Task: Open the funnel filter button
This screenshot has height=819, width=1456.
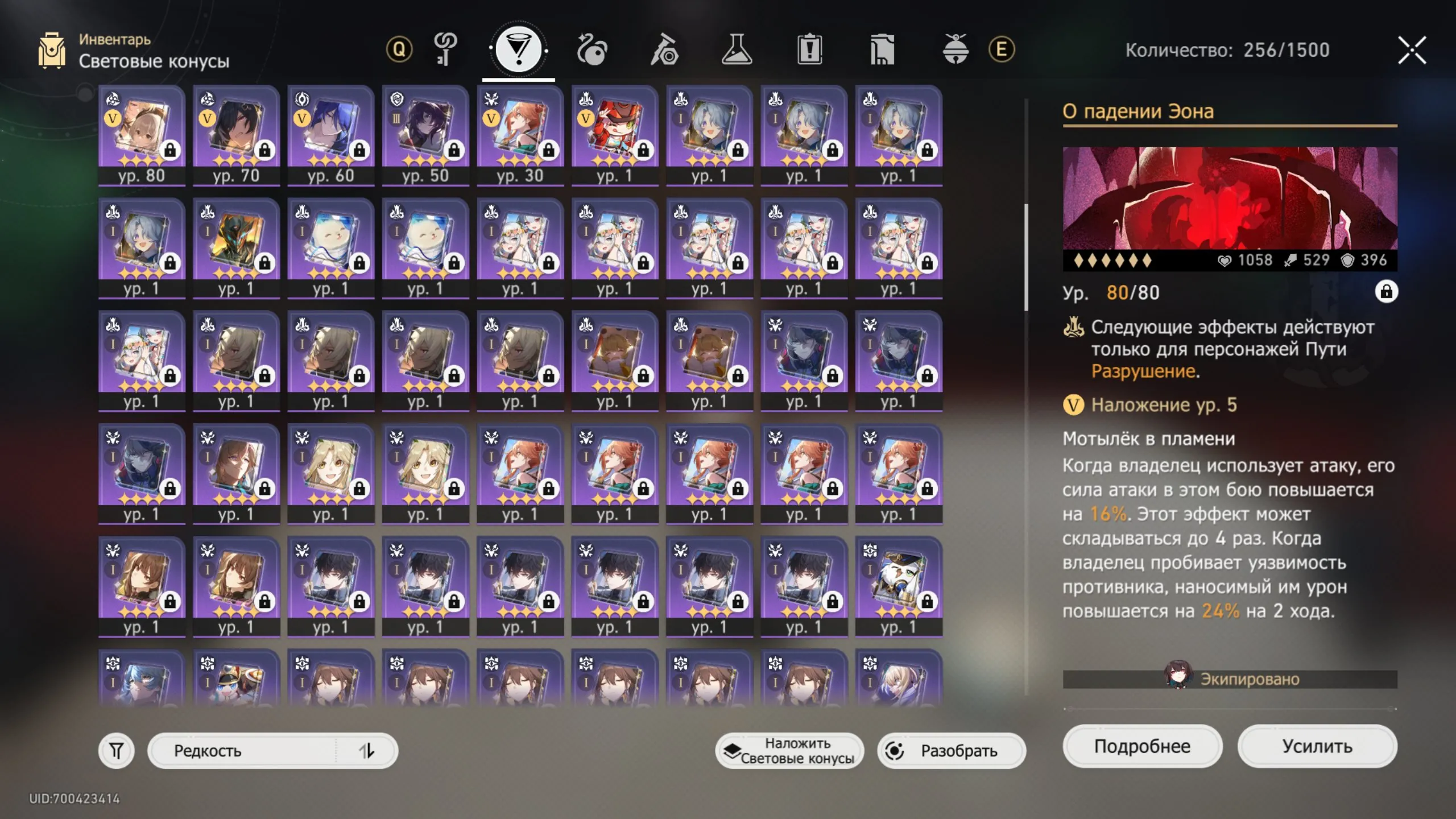Action: coord(117,751)
